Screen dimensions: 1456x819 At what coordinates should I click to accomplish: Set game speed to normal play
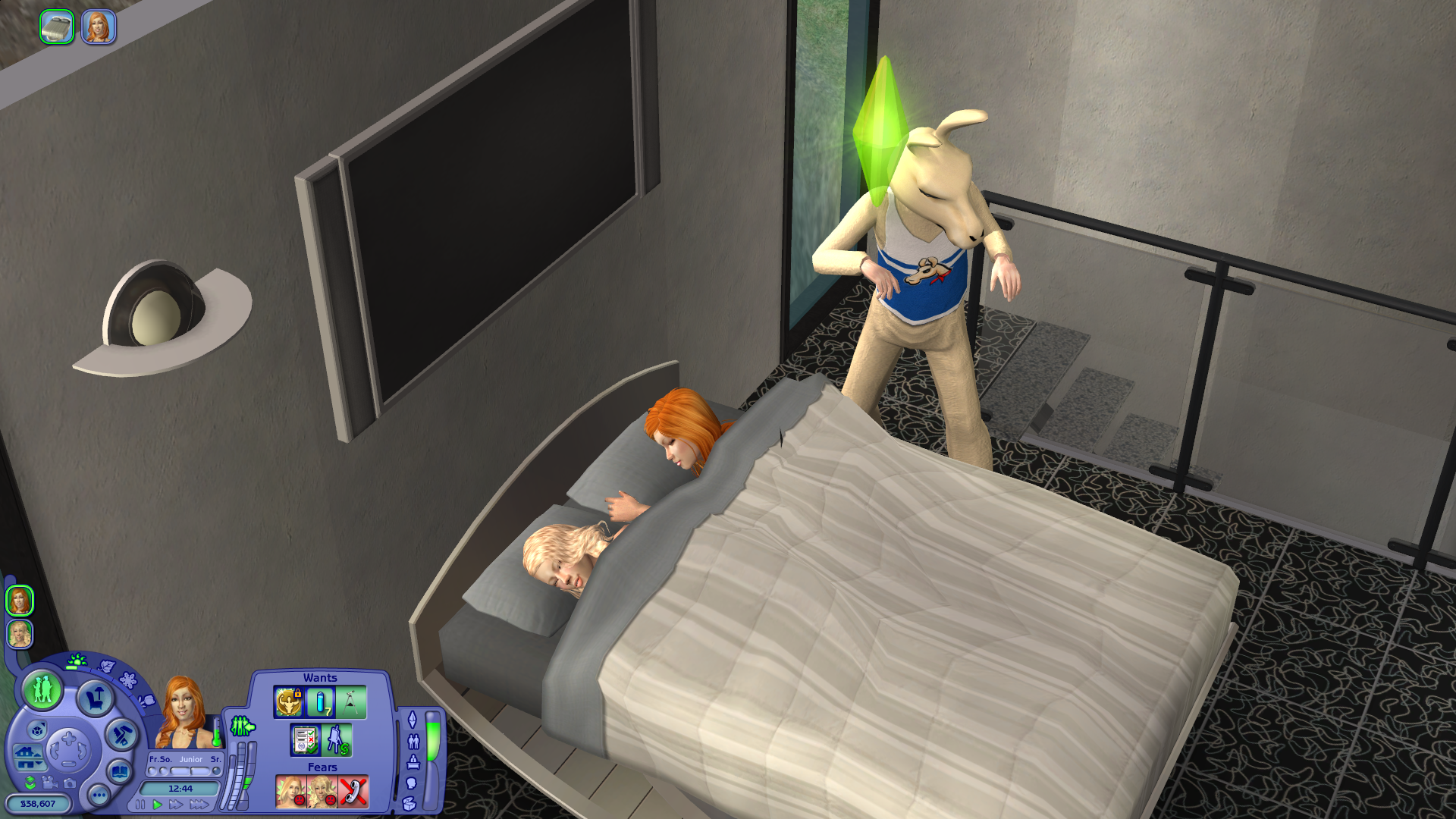click(x=157, y=805)
